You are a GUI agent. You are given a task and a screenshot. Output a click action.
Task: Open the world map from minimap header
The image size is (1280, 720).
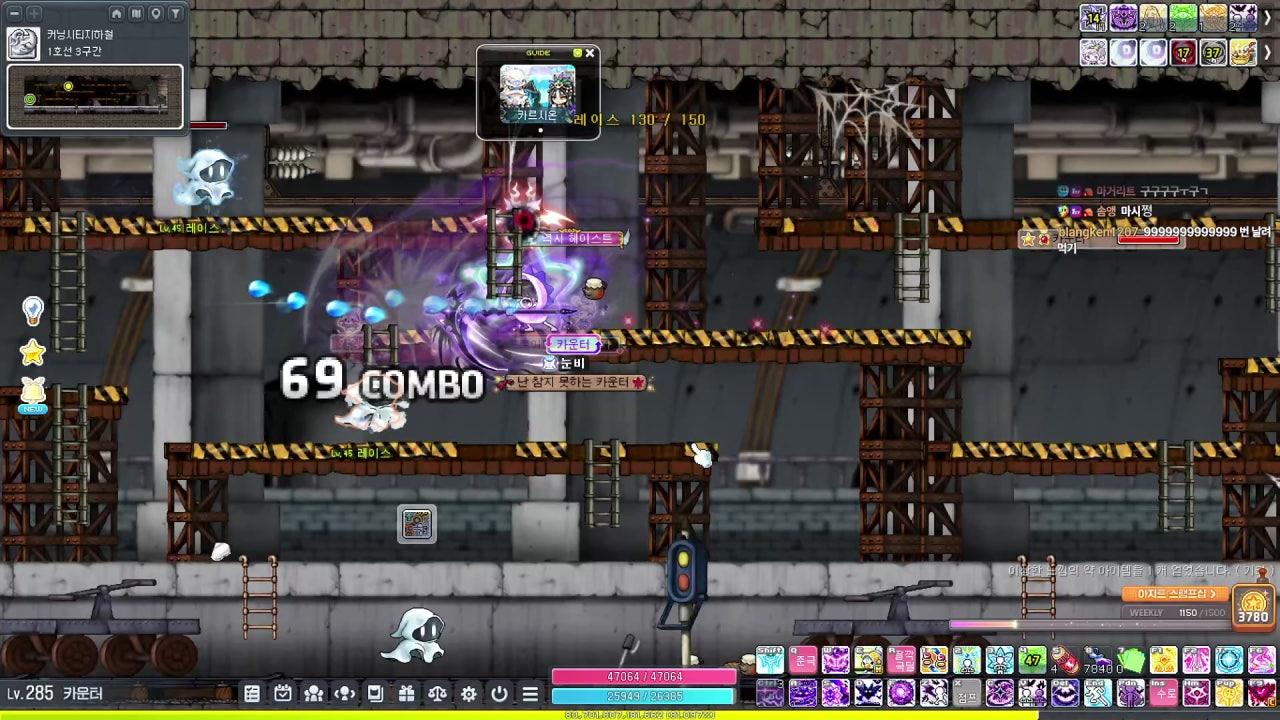pos(136,13)
